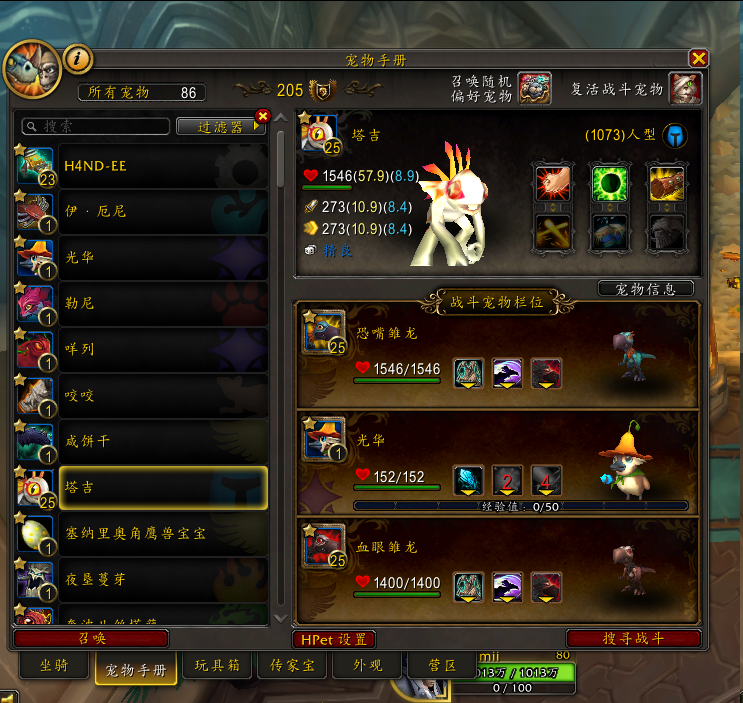Switch to the 坐骑 mounts tab
Screen dimensions: 743x703
coord(54,666)
